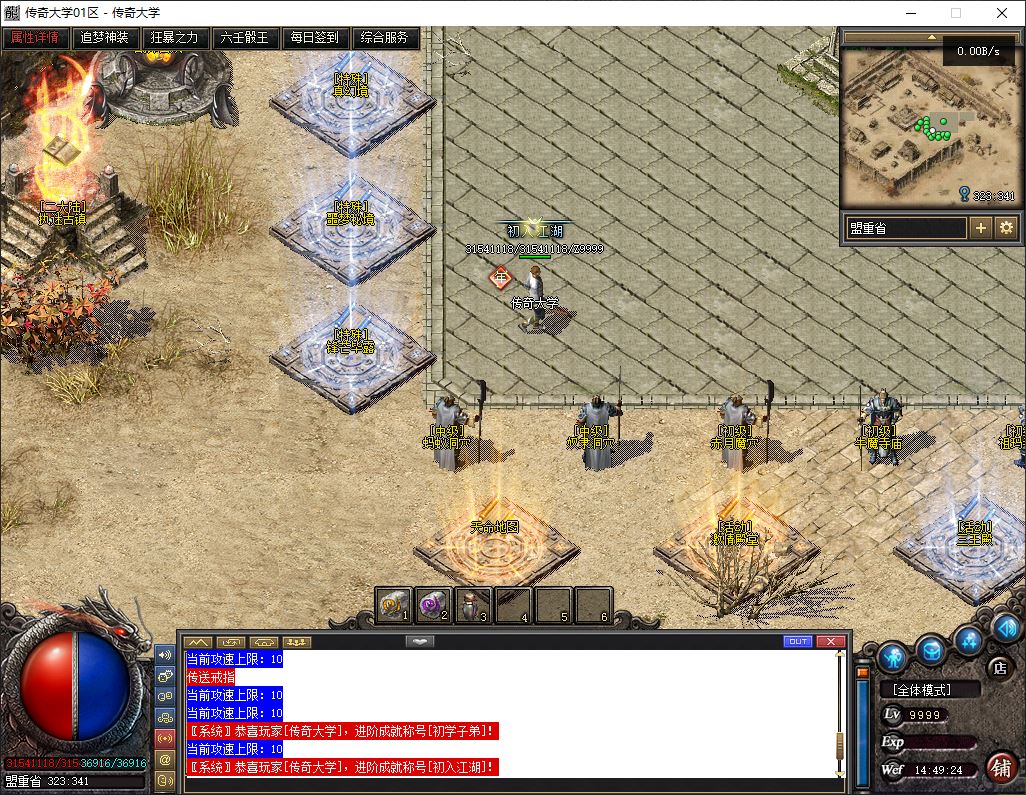This screenshot has width=1026, height=795.
Task: Toggle the sound speaker orb icon
Action: (x=1006, y=629)
